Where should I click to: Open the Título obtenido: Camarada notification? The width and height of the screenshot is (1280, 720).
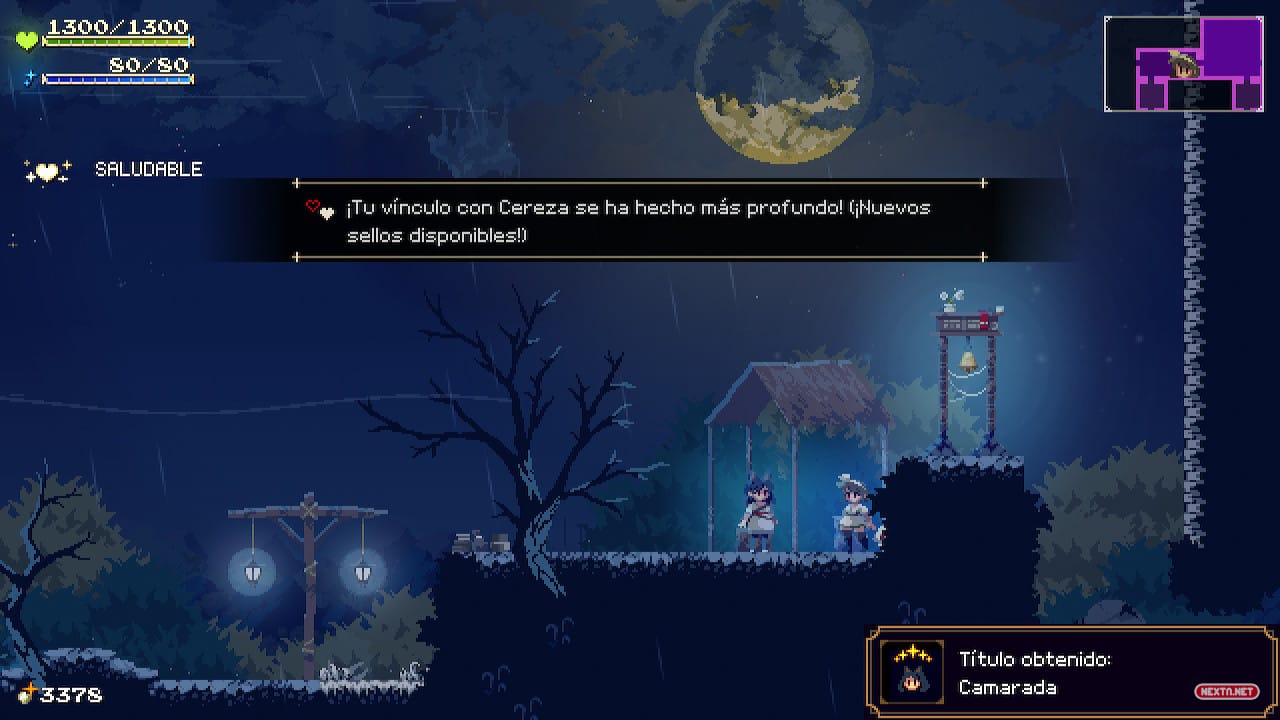tap(1070, 672)
